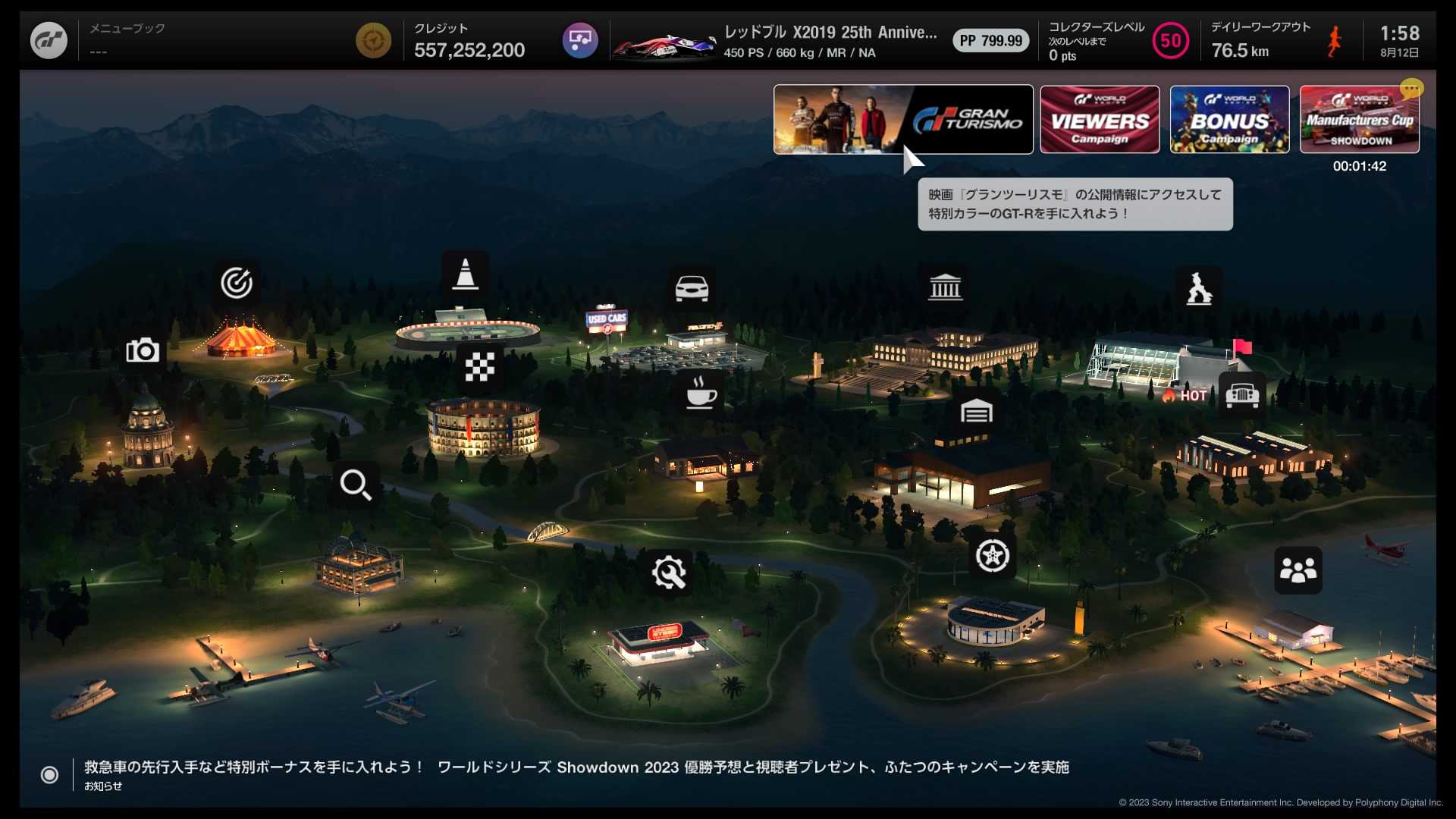Open Brand Central museum building icon

point(945,287)
